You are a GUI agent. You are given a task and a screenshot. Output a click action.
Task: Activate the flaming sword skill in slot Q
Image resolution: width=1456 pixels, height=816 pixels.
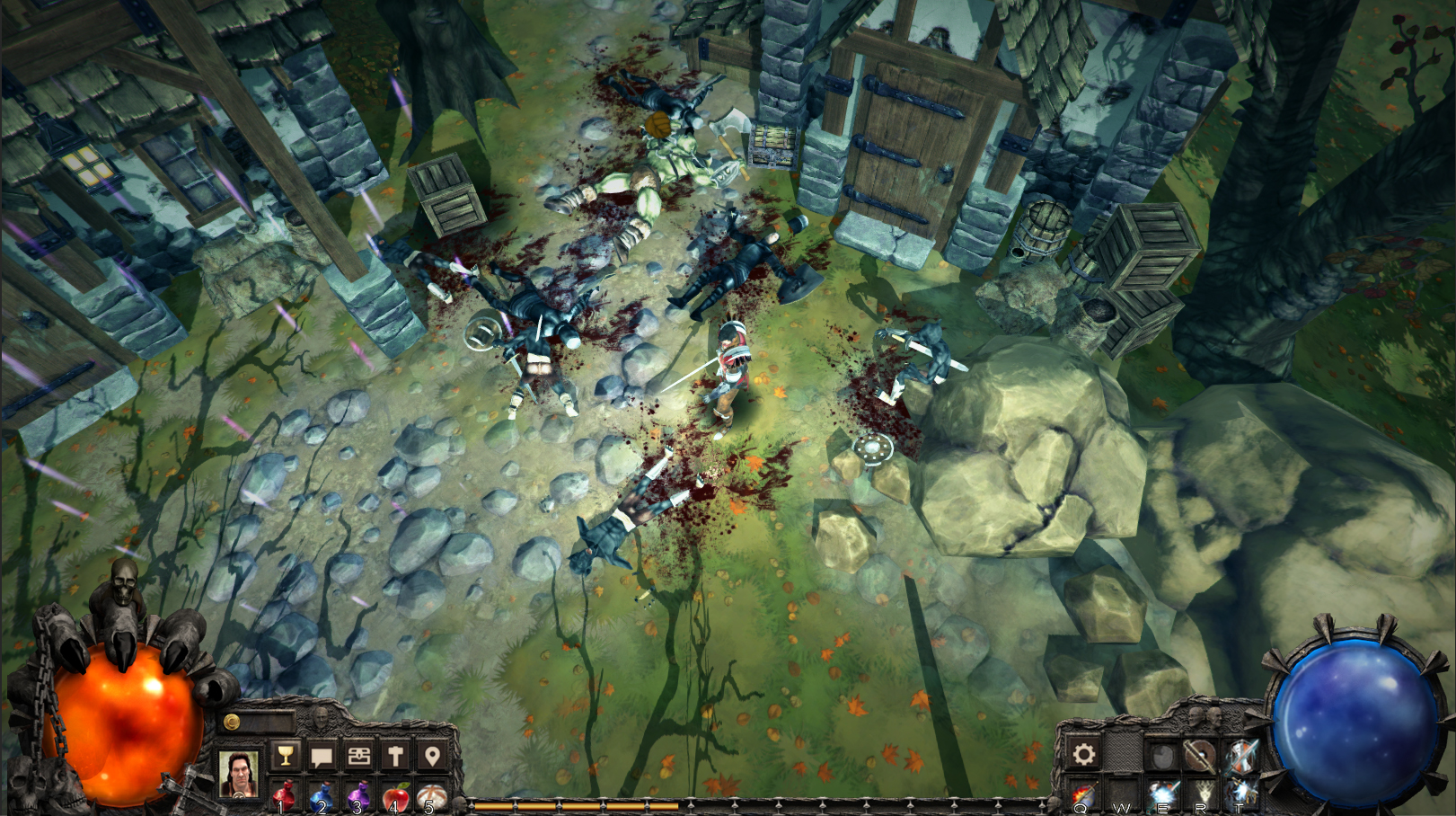[x=1083, y=794]
